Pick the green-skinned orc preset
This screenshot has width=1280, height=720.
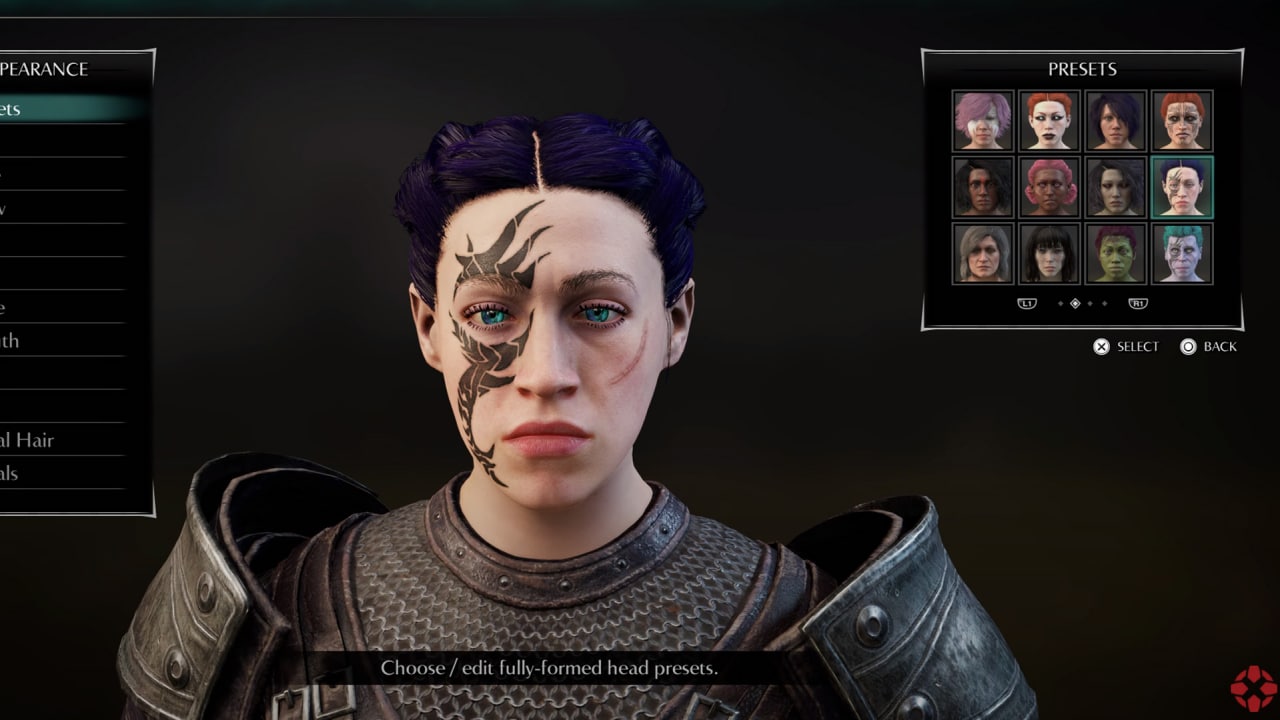coord(1115,253)
